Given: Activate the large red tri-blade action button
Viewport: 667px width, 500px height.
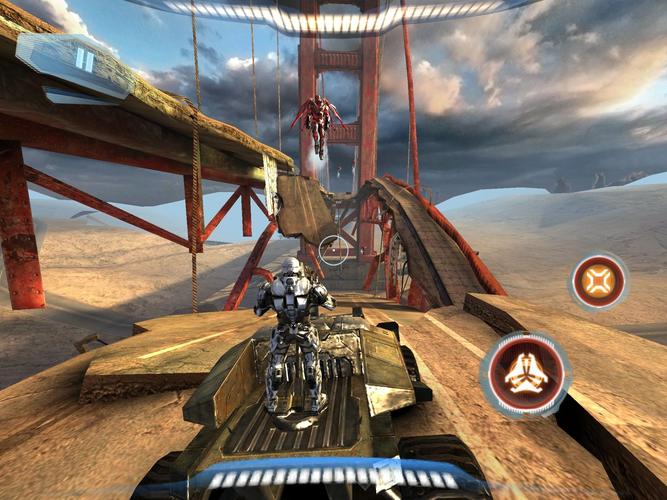Looking at the screenshot, I should (526, 373).
